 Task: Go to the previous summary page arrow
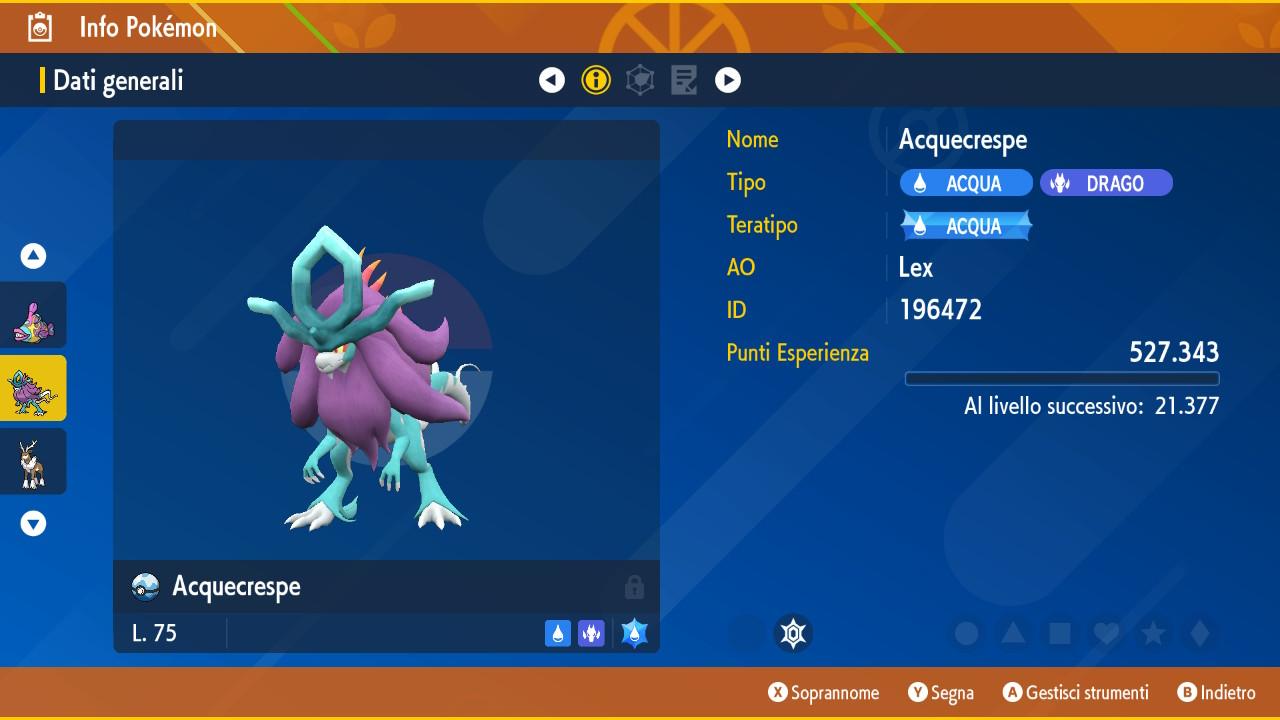click(x=552, y=80)
